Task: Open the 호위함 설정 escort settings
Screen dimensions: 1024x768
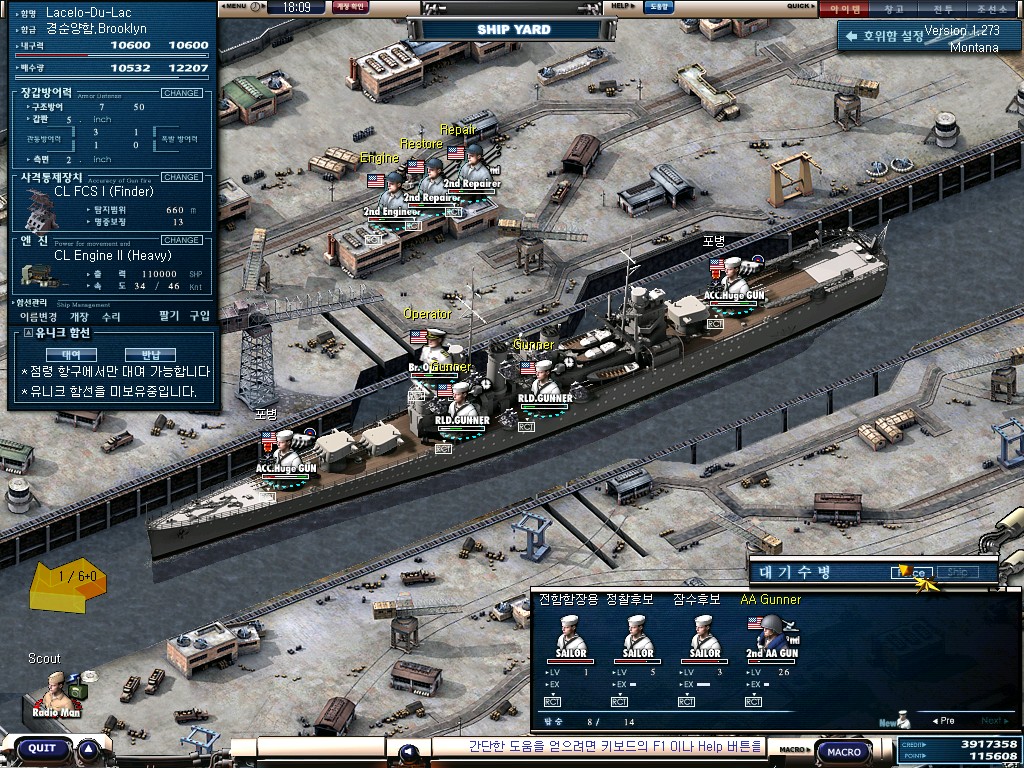Action: [886, 36]
